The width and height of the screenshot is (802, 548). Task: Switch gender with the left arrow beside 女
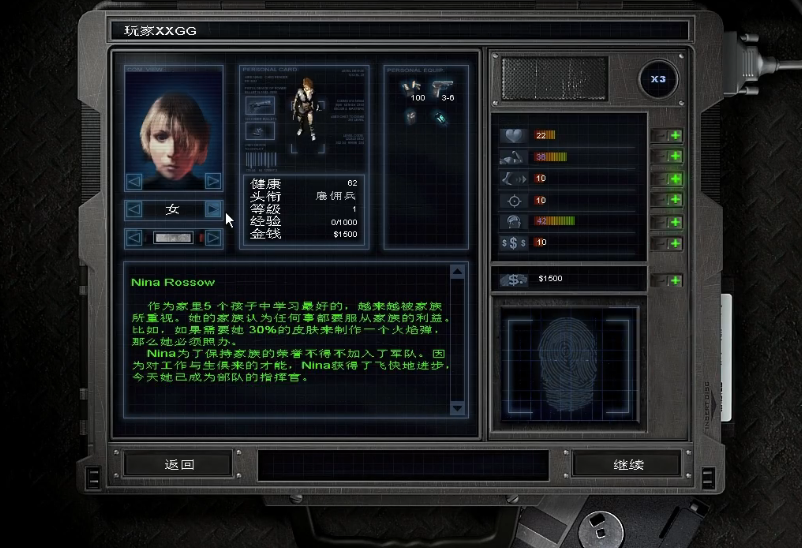click(x=134, y=209)
